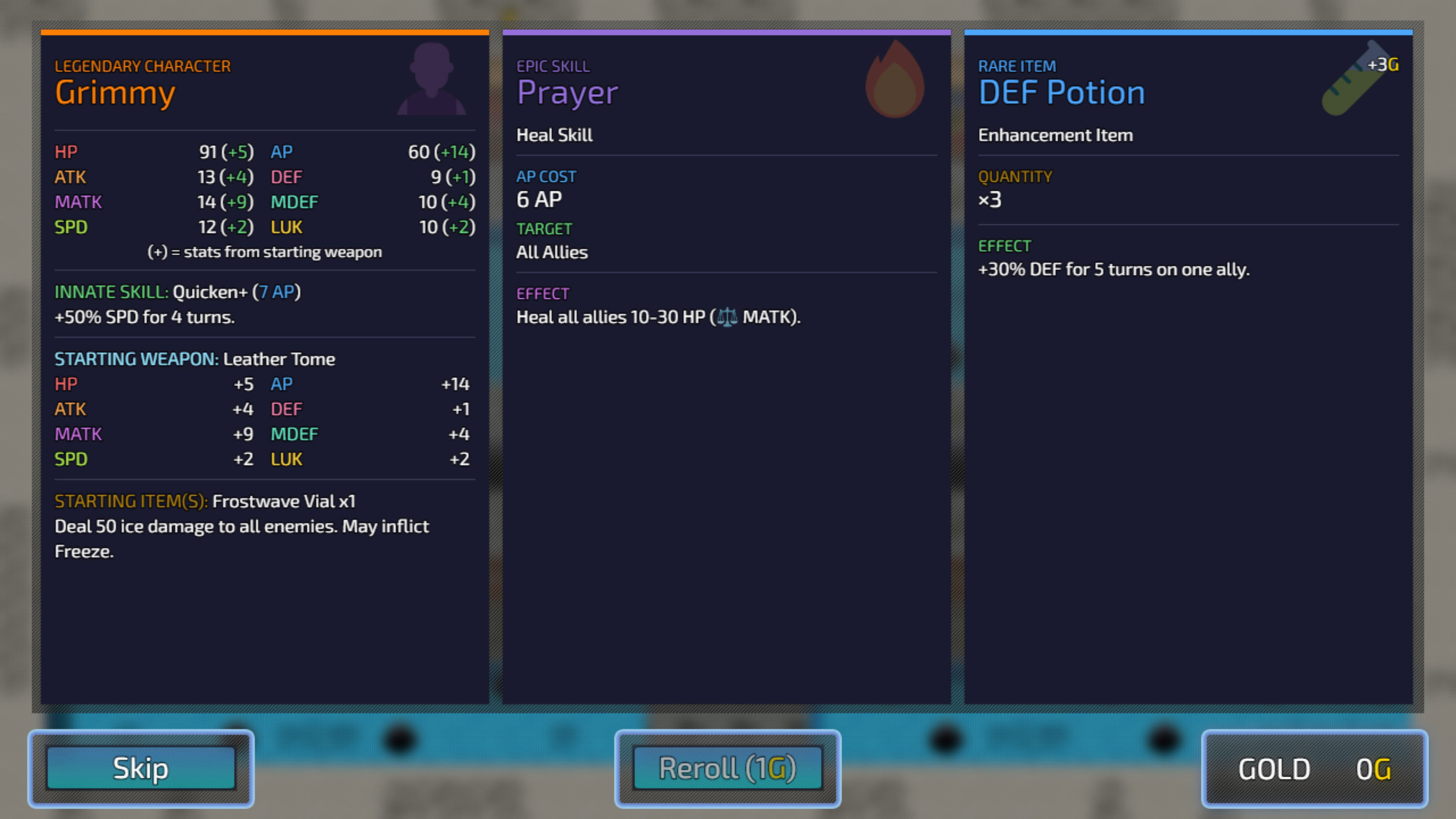Image resolution: width=1456 pixels, height=819 pixels.
Task: Skip this reward selection
Action: [141, 768]
